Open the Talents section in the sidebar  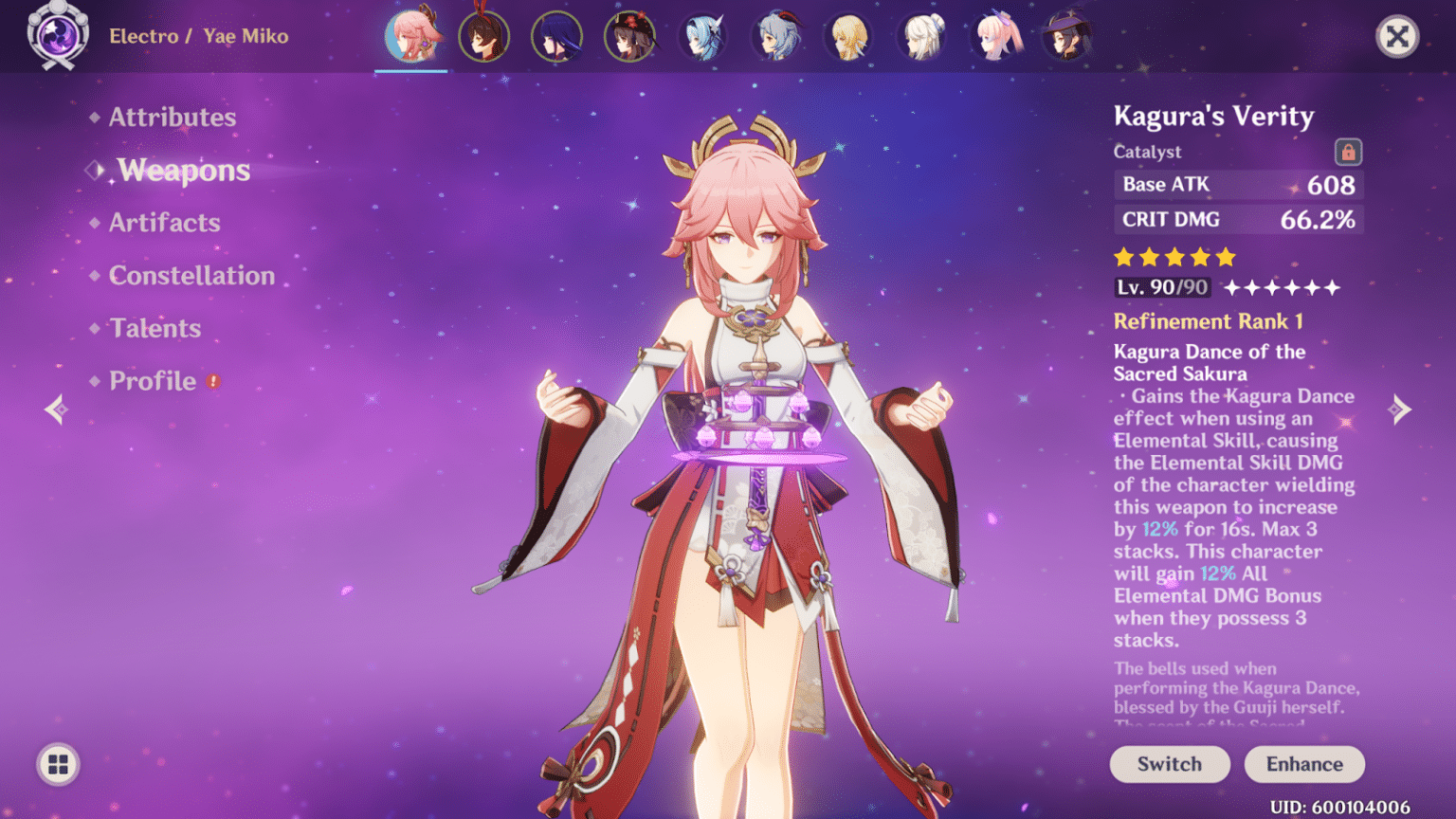click(155, 328)
